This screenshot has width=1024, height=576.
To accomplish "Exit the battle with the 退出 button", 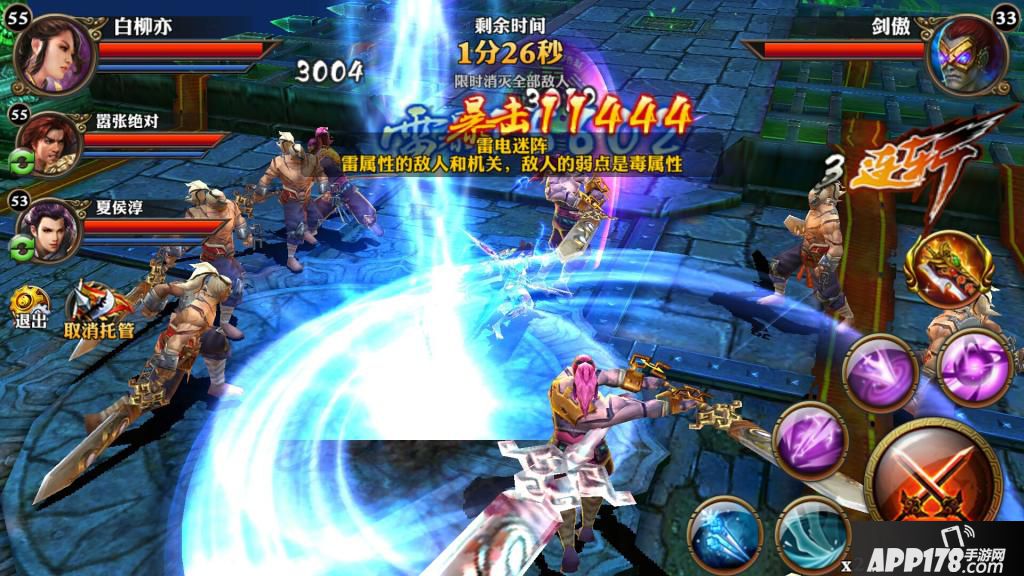I will [28, 305].
